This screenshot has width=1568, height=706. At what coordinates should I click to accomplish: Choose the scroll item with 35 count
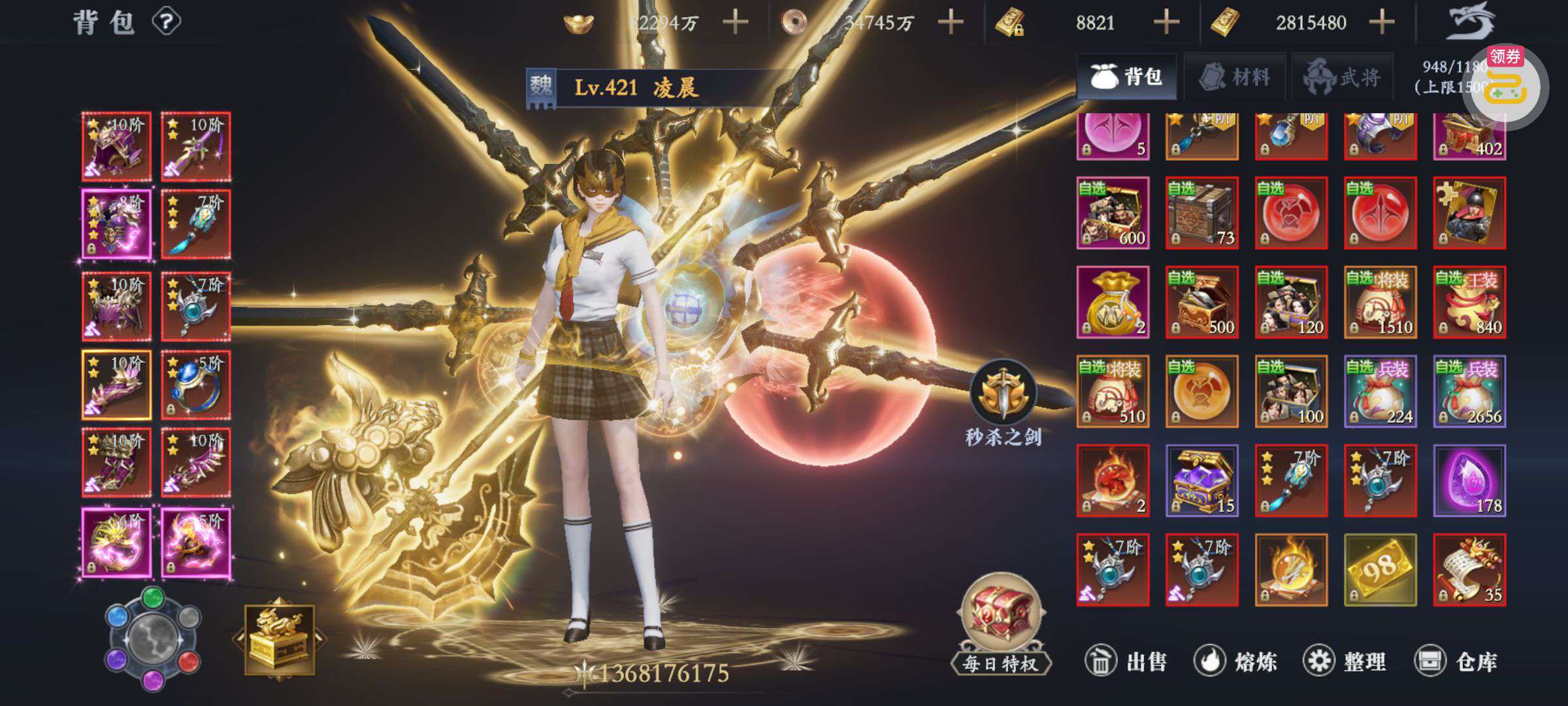click(x=1469, y=570)
